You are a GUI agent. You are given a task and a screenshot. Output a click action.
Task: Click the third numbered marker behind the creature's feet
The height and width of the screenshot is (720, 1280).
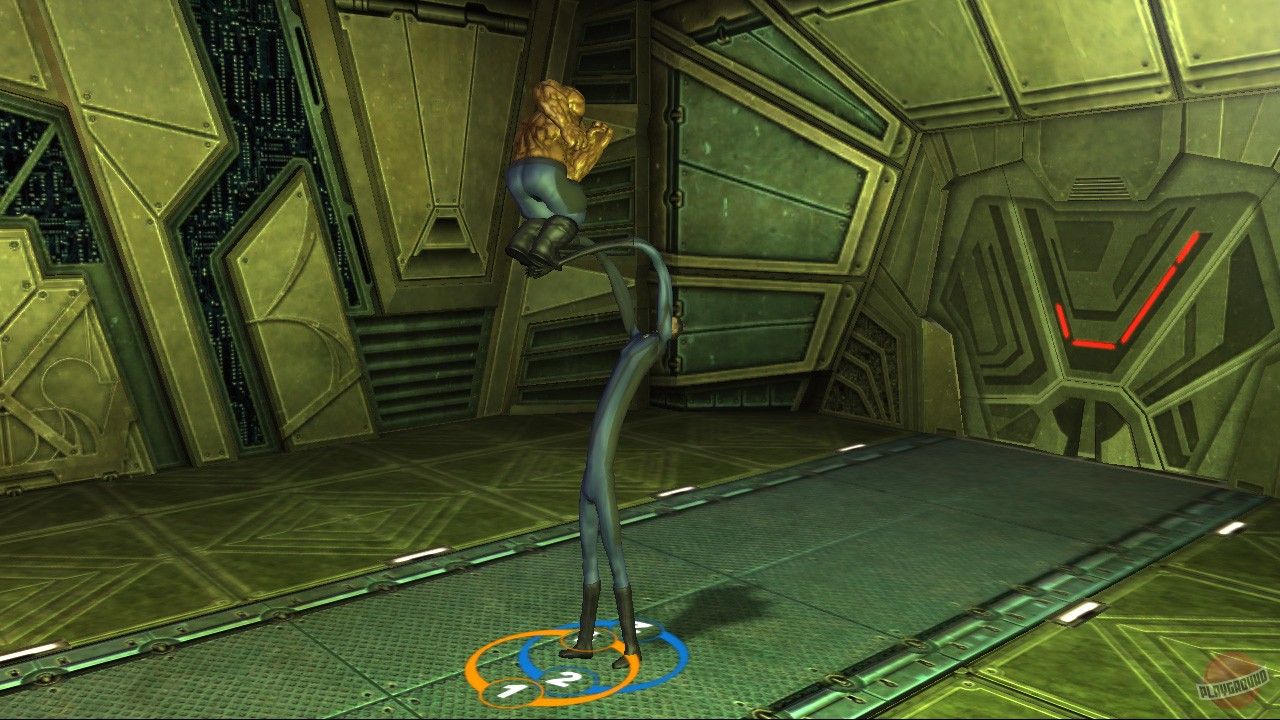[645, 628]
